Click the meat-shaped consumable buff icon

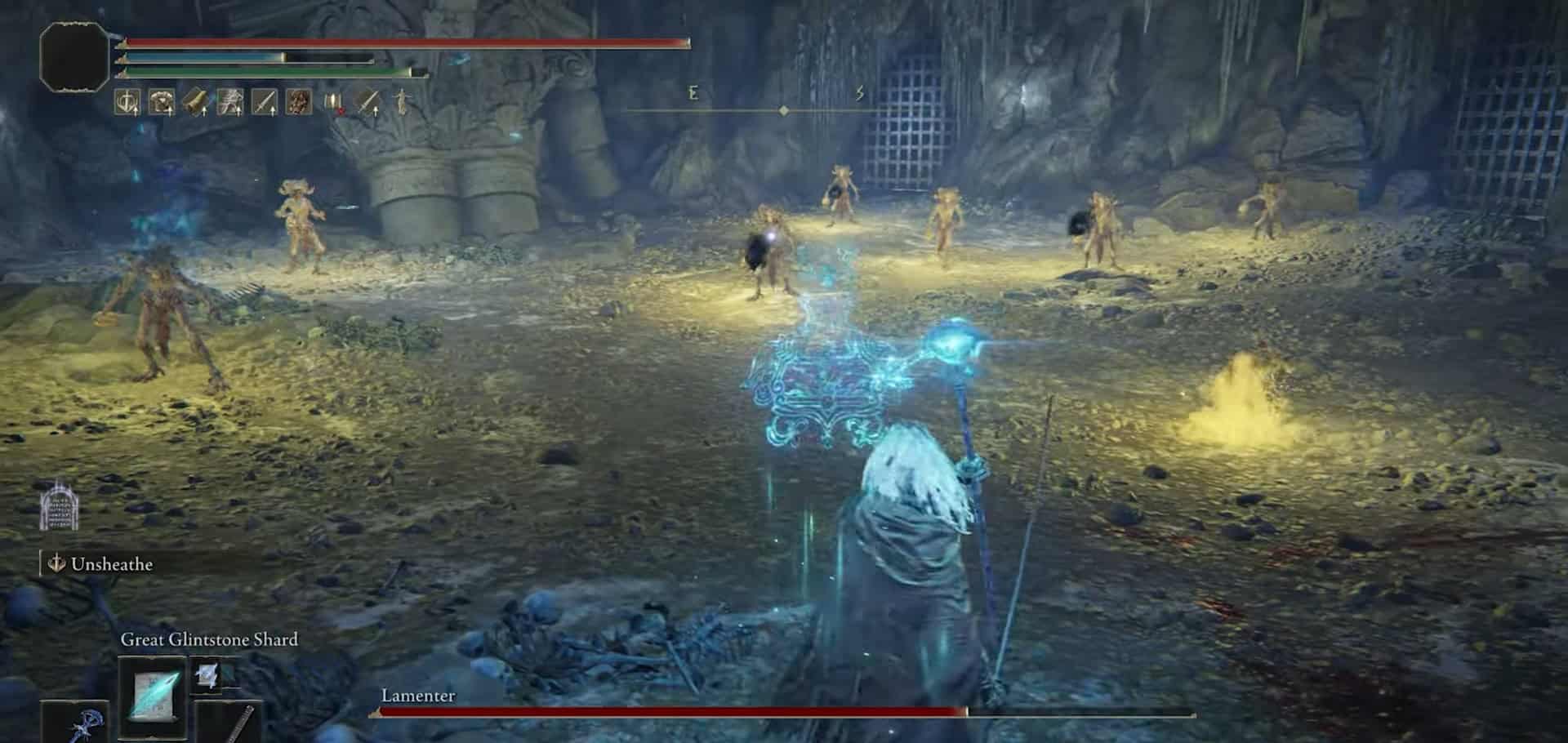point(298,102)
